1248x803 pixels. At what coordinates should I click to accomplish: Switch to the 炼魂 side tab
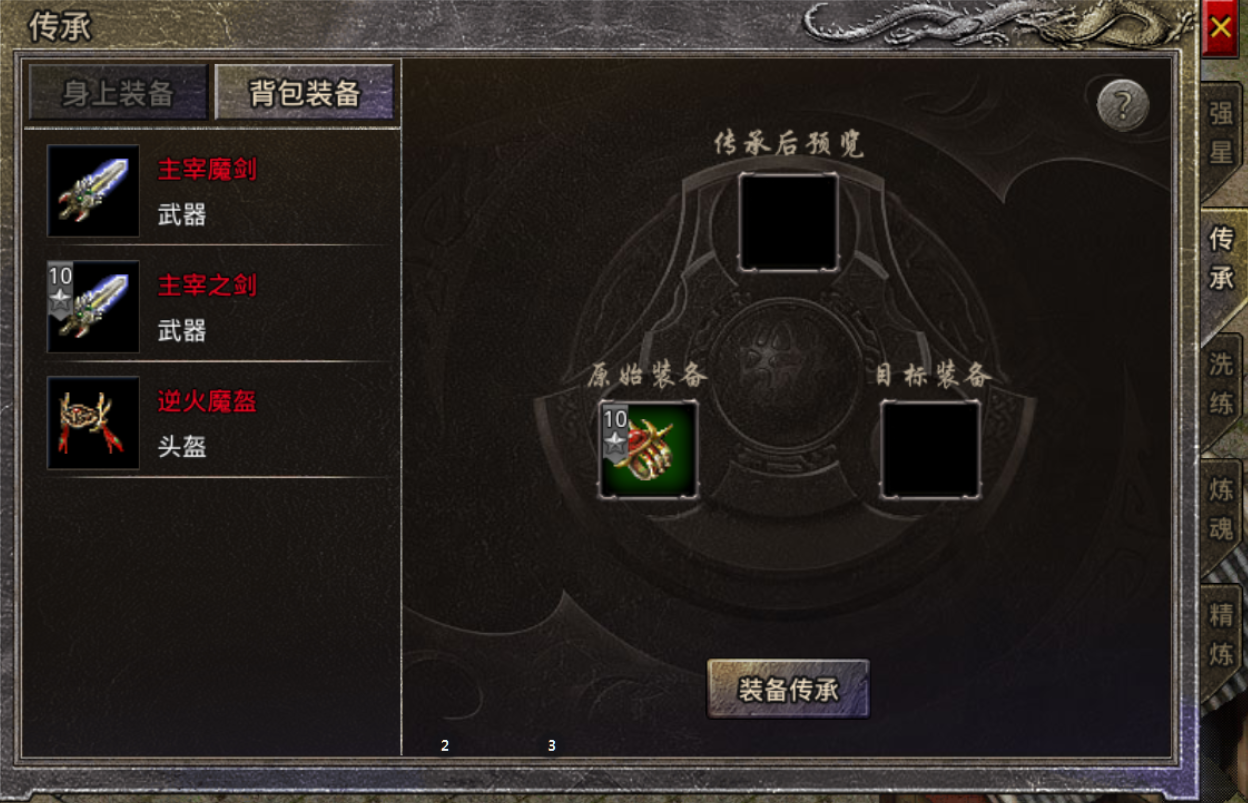click(1221, 509)
